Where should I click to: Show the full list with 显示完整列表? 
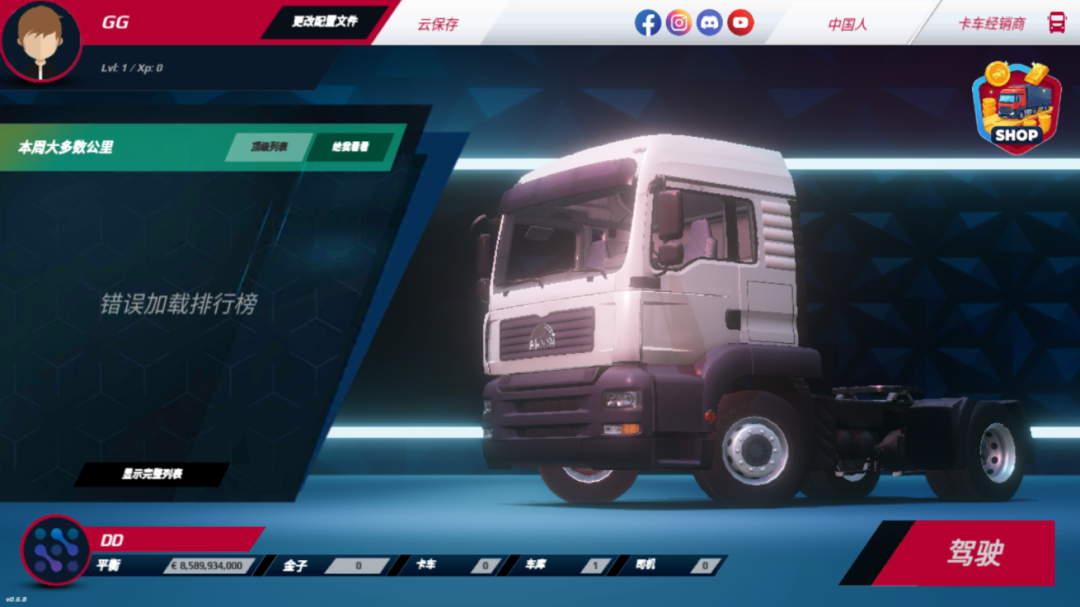click(x=152, y=474)
